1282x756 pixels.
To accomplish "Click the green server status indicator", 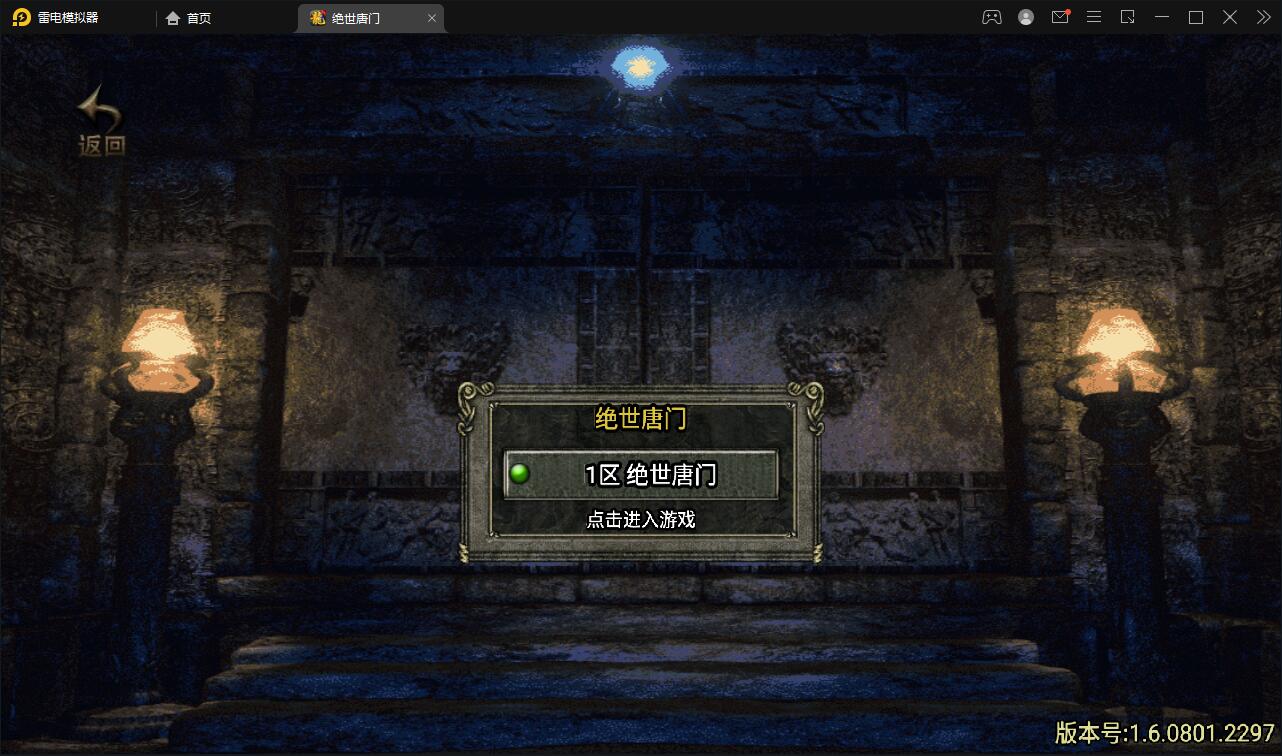I will point(520,474).
